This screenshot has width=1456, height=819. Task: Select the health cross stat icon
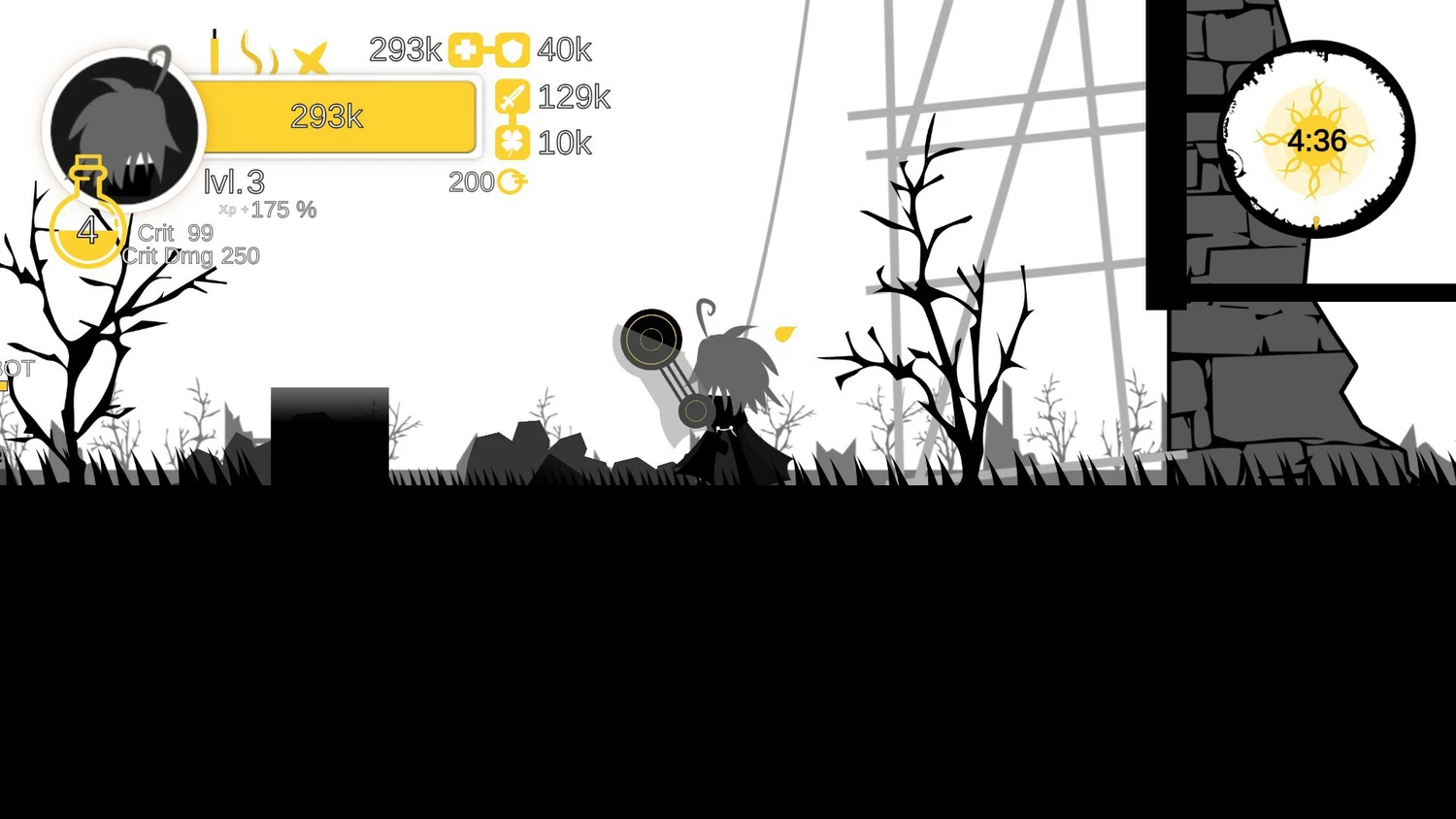465,50
